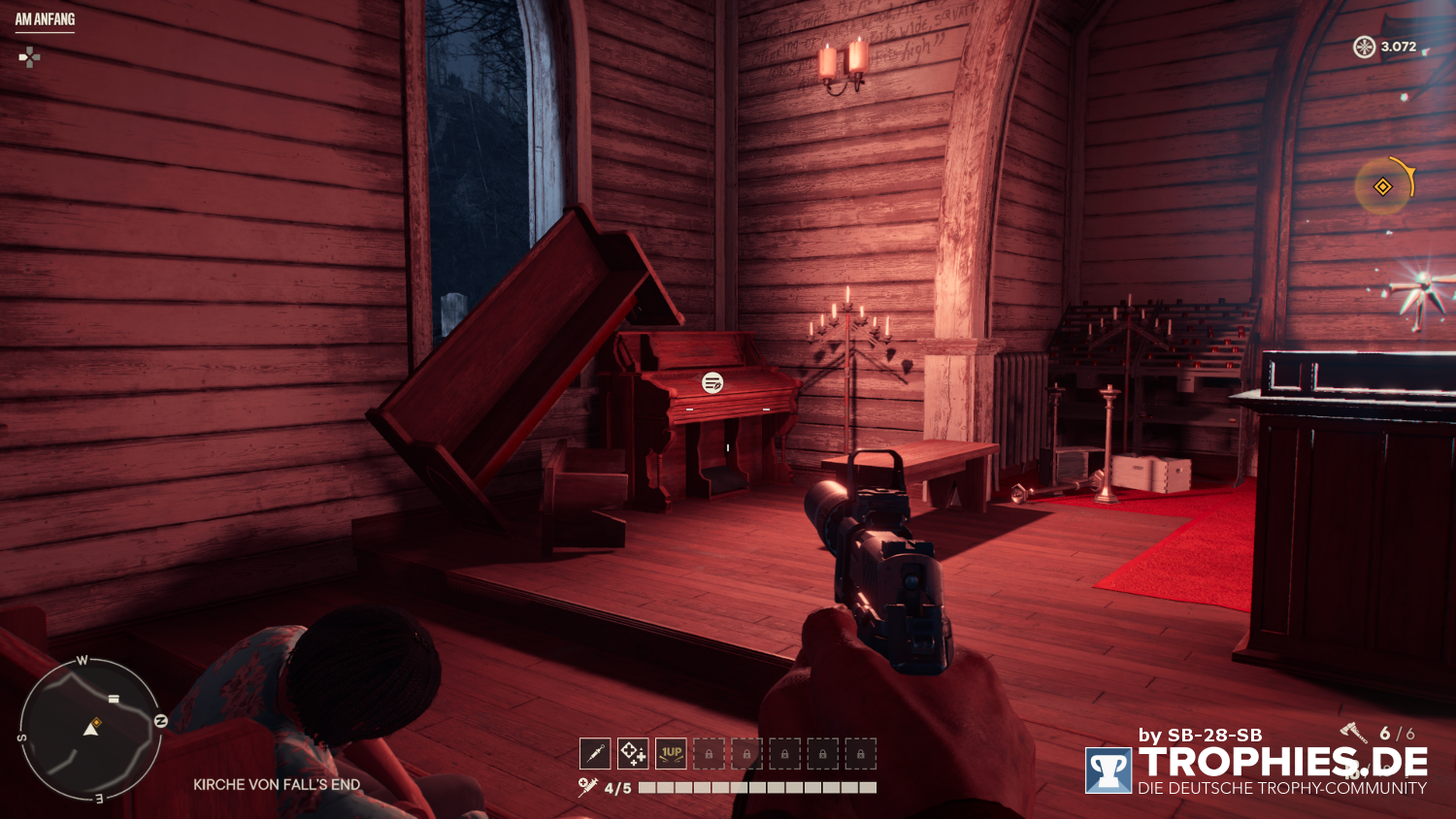Select the 1UP item slot

(671, 753)
